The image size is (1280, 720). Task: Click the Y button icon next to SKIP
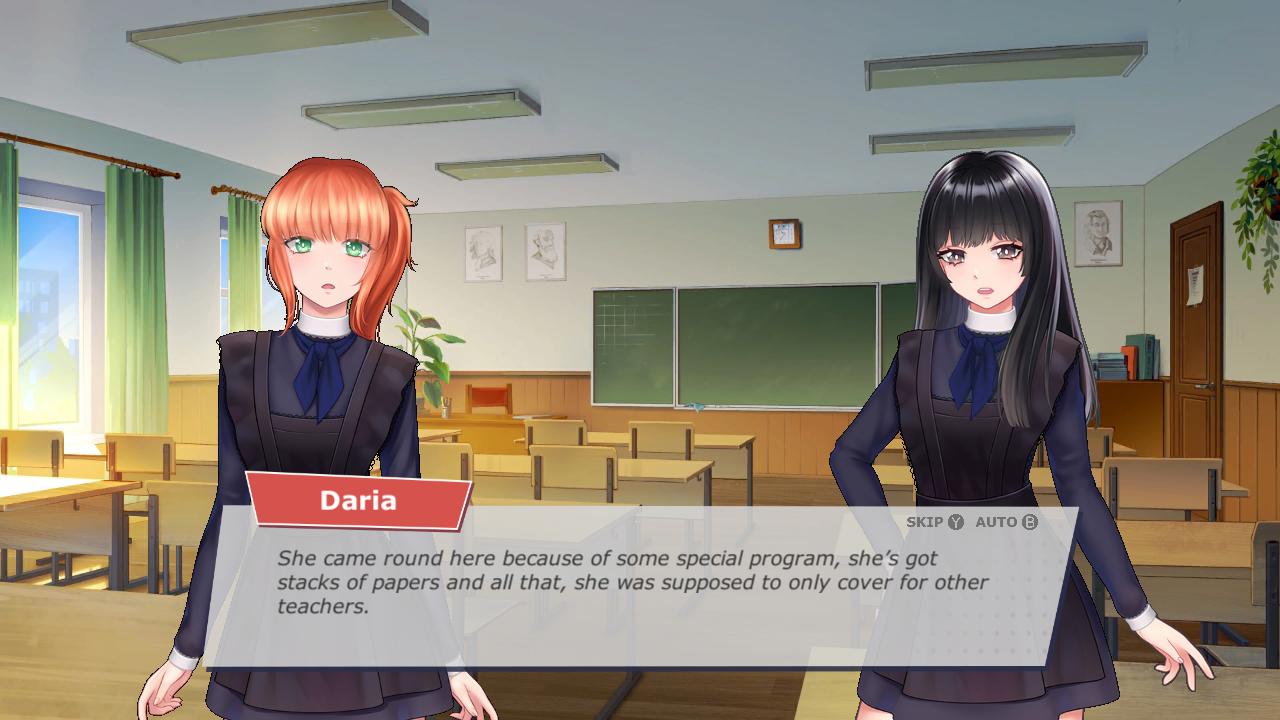[x=953, y=521]
